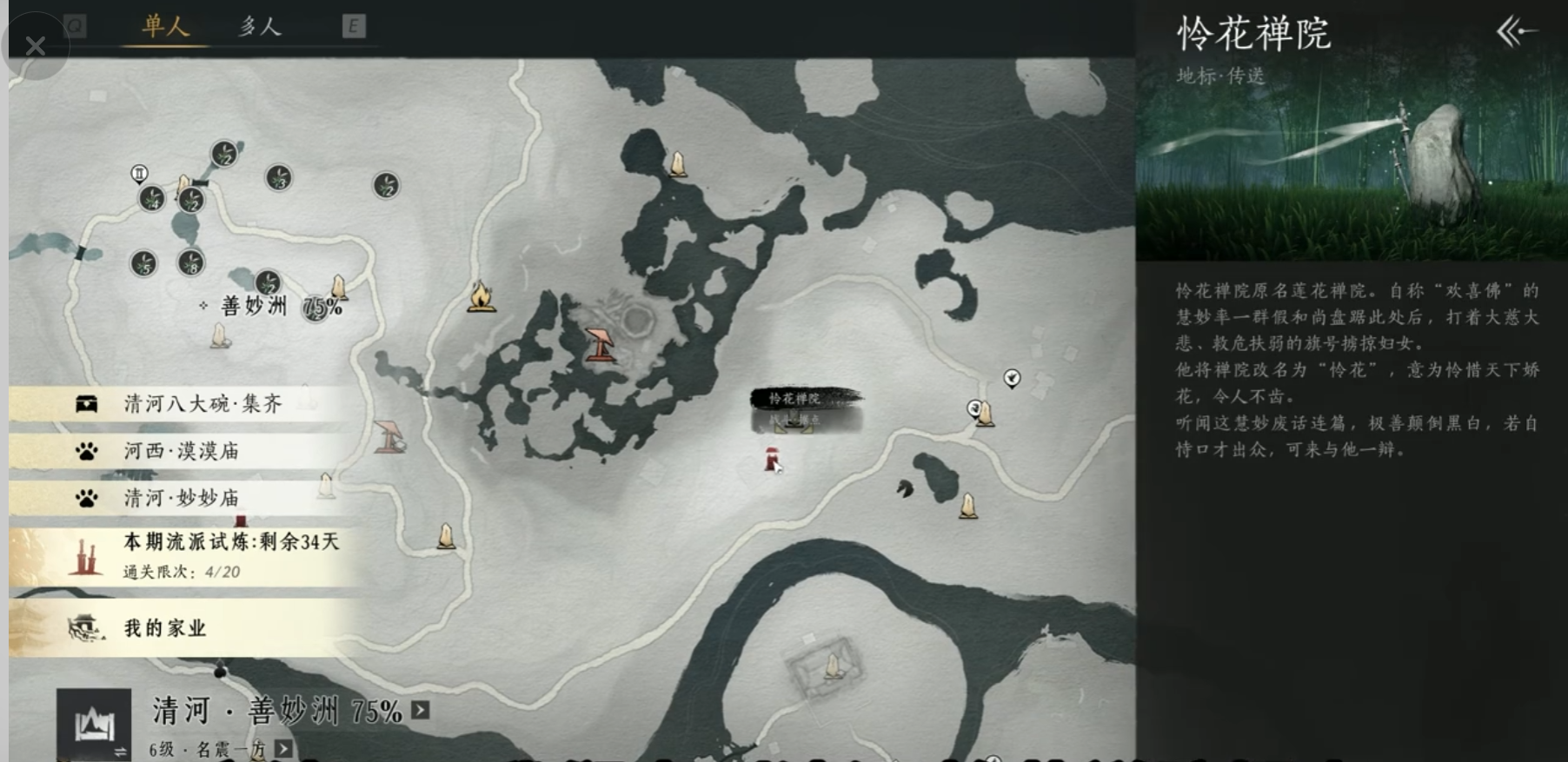Expand 清河·善妙洲 75% region arrow
Viewport: 1568px width, 762px height.
click(x=421, y=710)
